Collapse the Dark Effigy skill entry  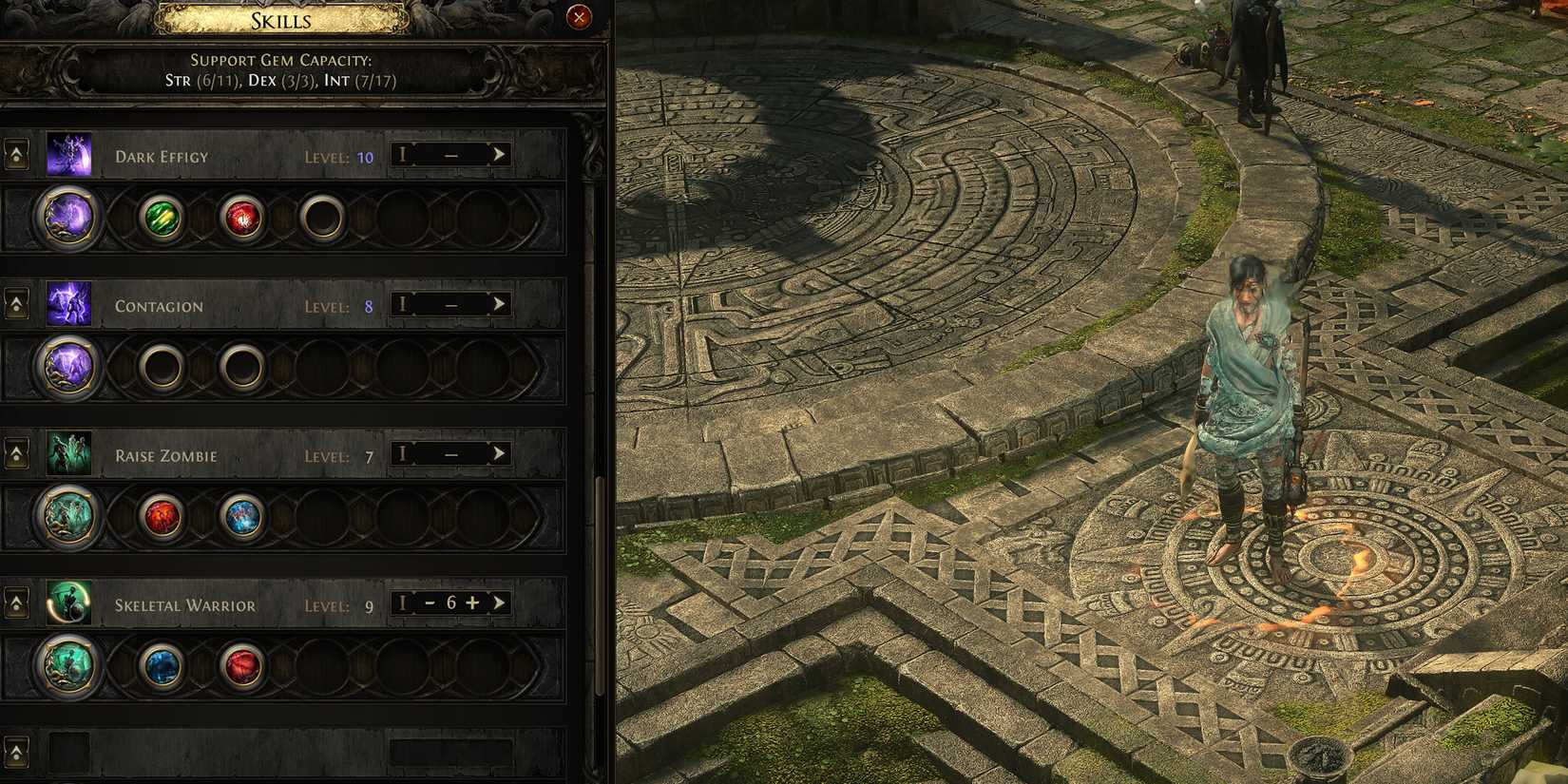(x=16, y=154)
